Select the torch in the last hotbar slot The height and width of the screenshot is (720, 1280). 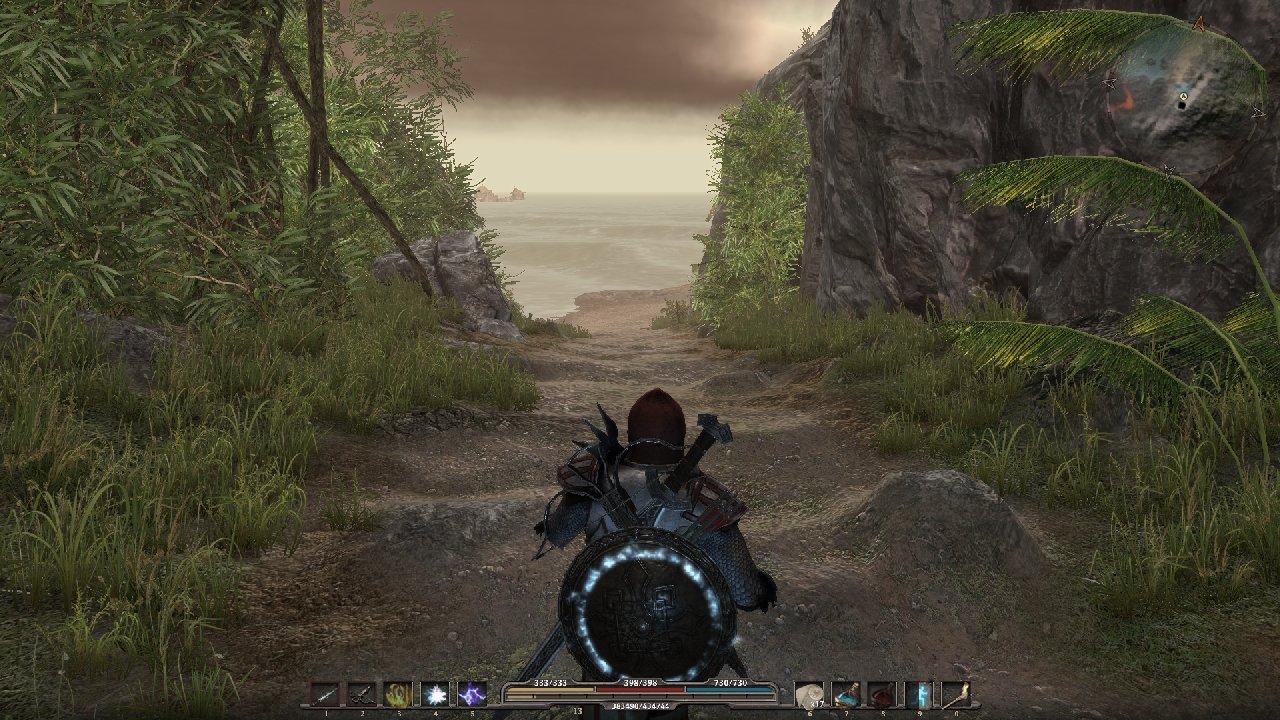[956, 694]
